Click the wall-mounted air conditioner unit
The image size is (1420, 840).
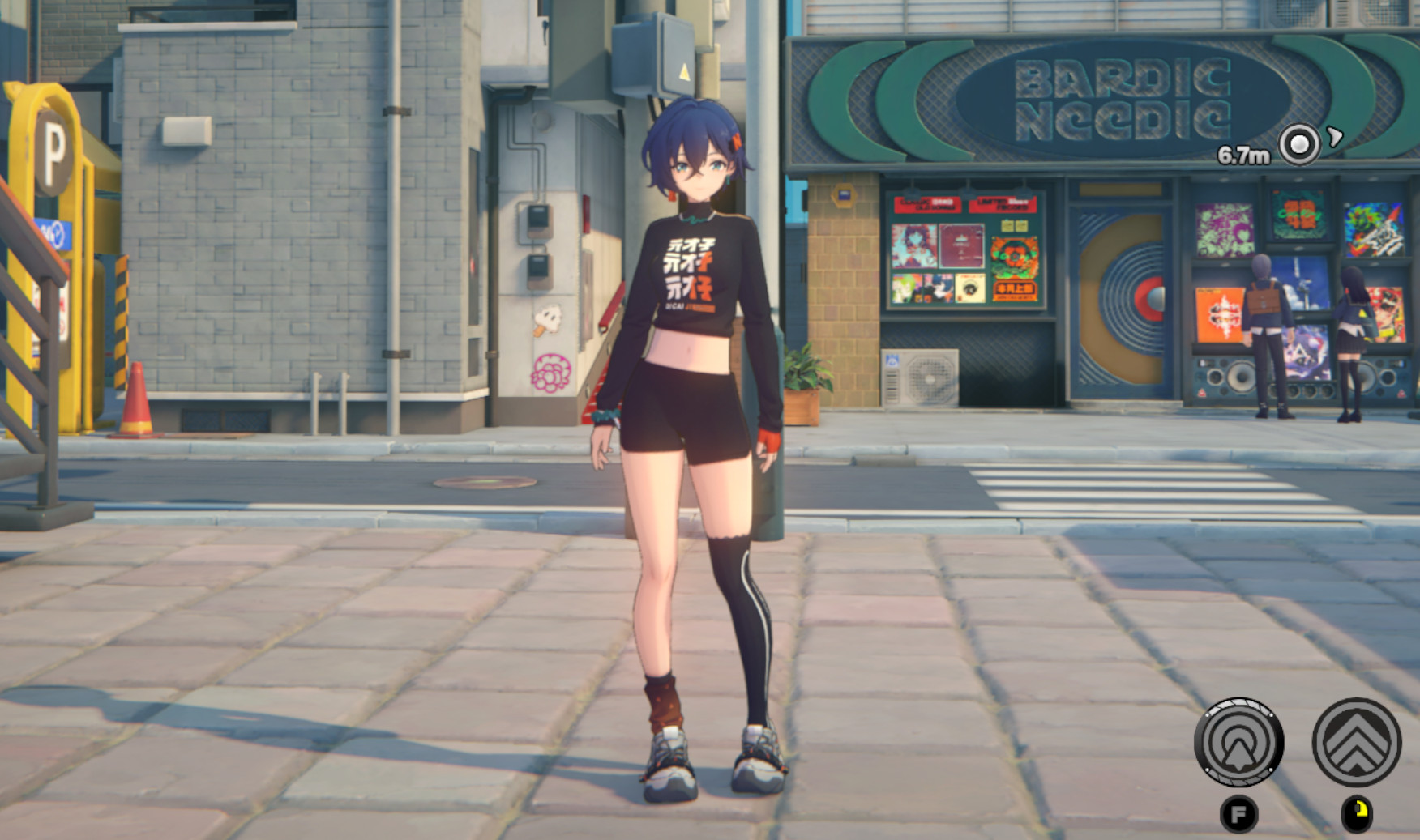click(x=918, y=377)
